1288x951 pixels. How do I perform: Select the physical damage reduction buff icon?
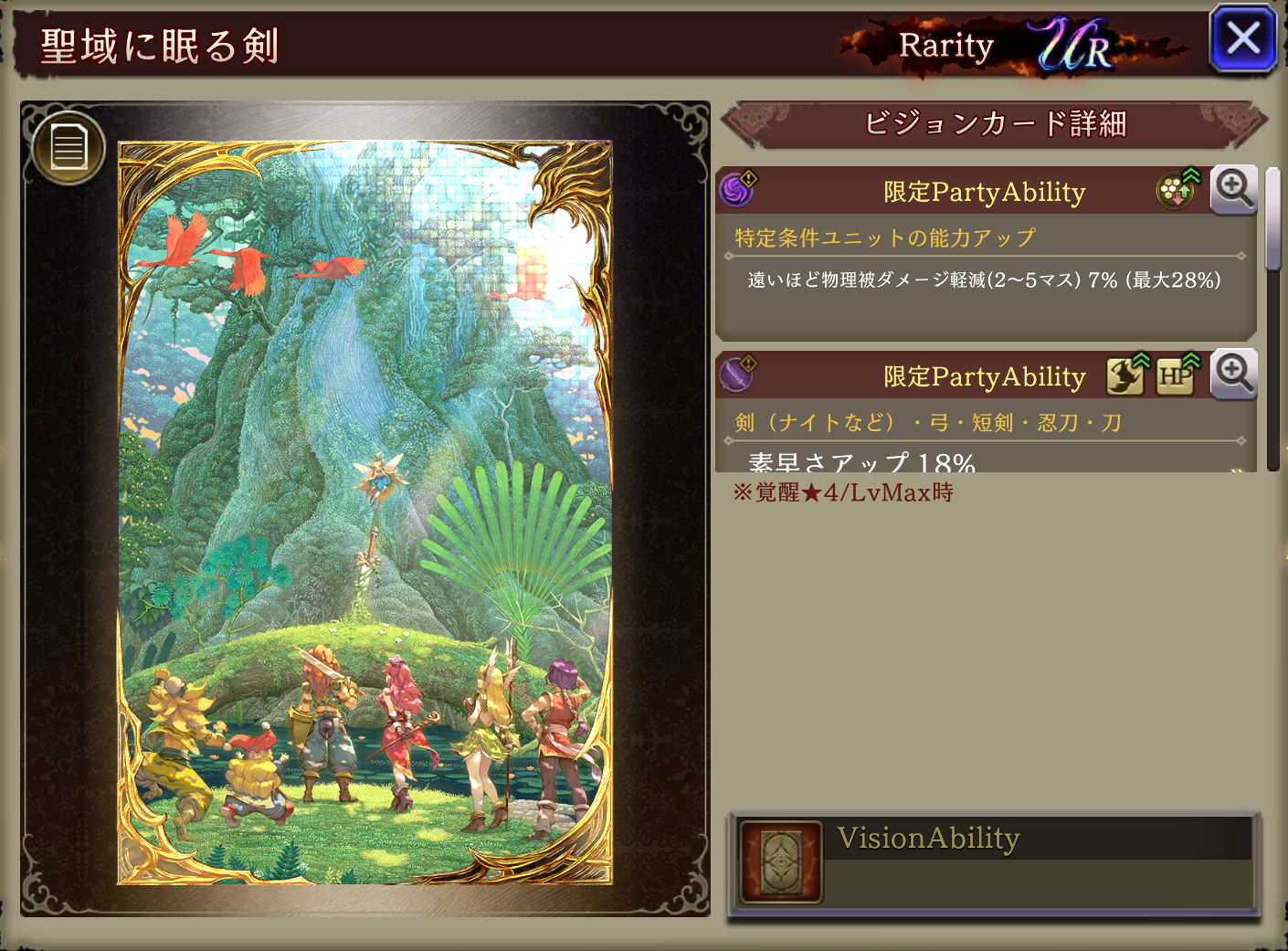point(1177,189)
